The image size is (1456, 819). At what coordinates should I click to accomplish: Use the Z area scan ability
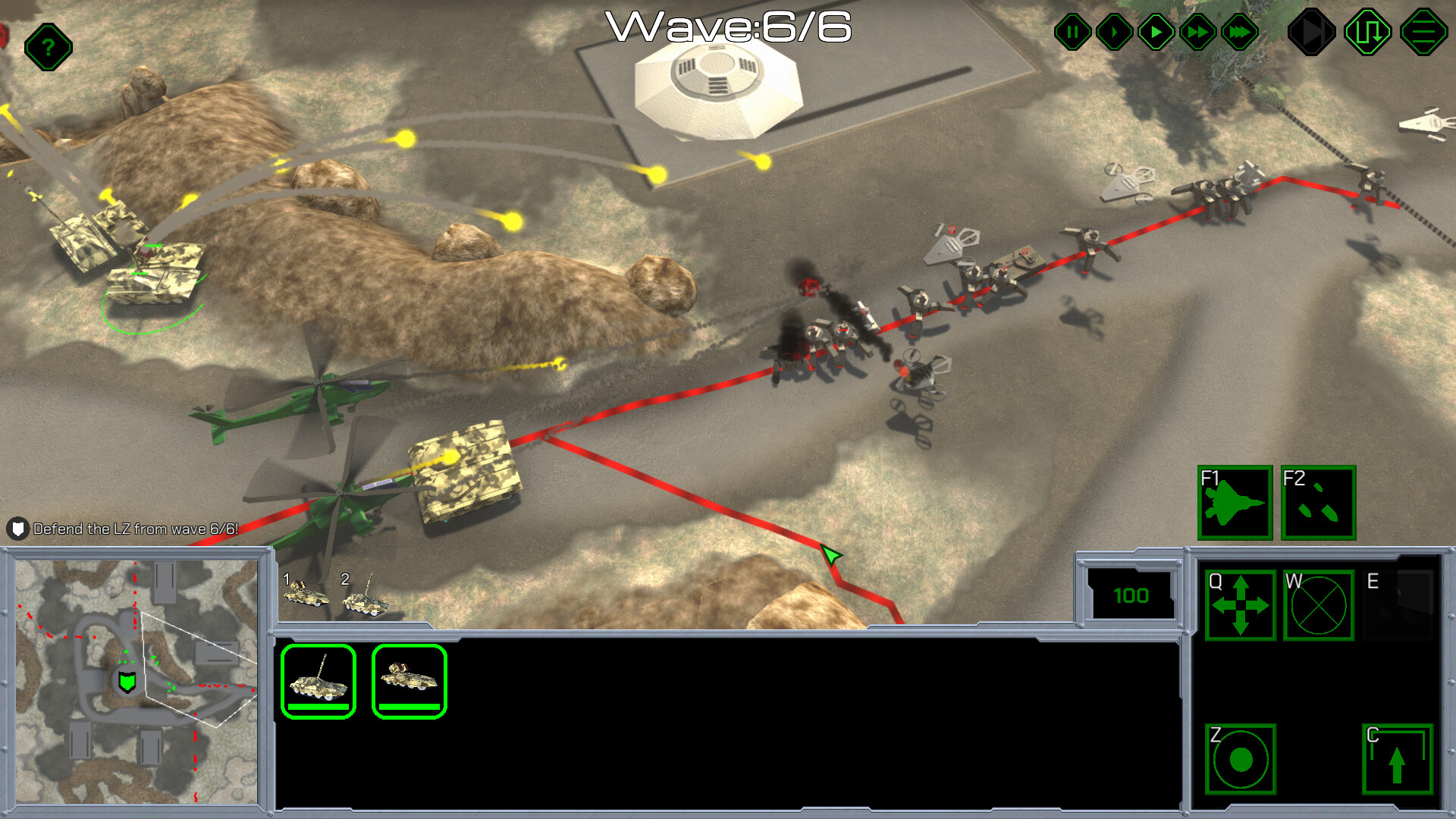pos(1241,758)
